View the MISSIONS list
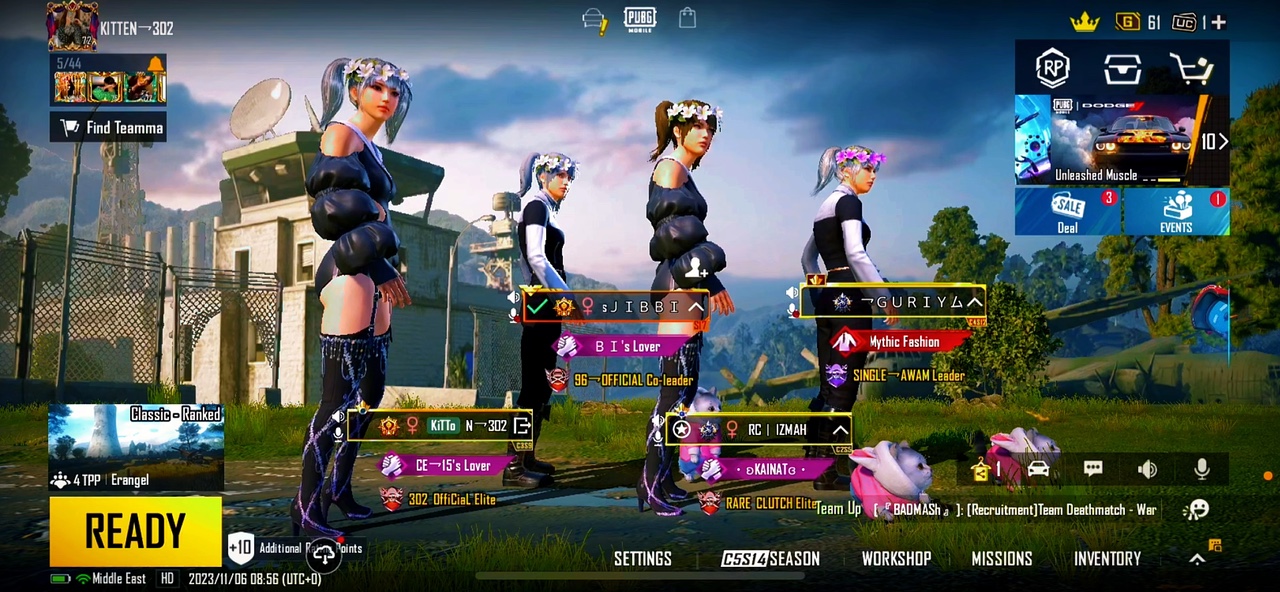1280x592 pixels. pos(1001,559)
